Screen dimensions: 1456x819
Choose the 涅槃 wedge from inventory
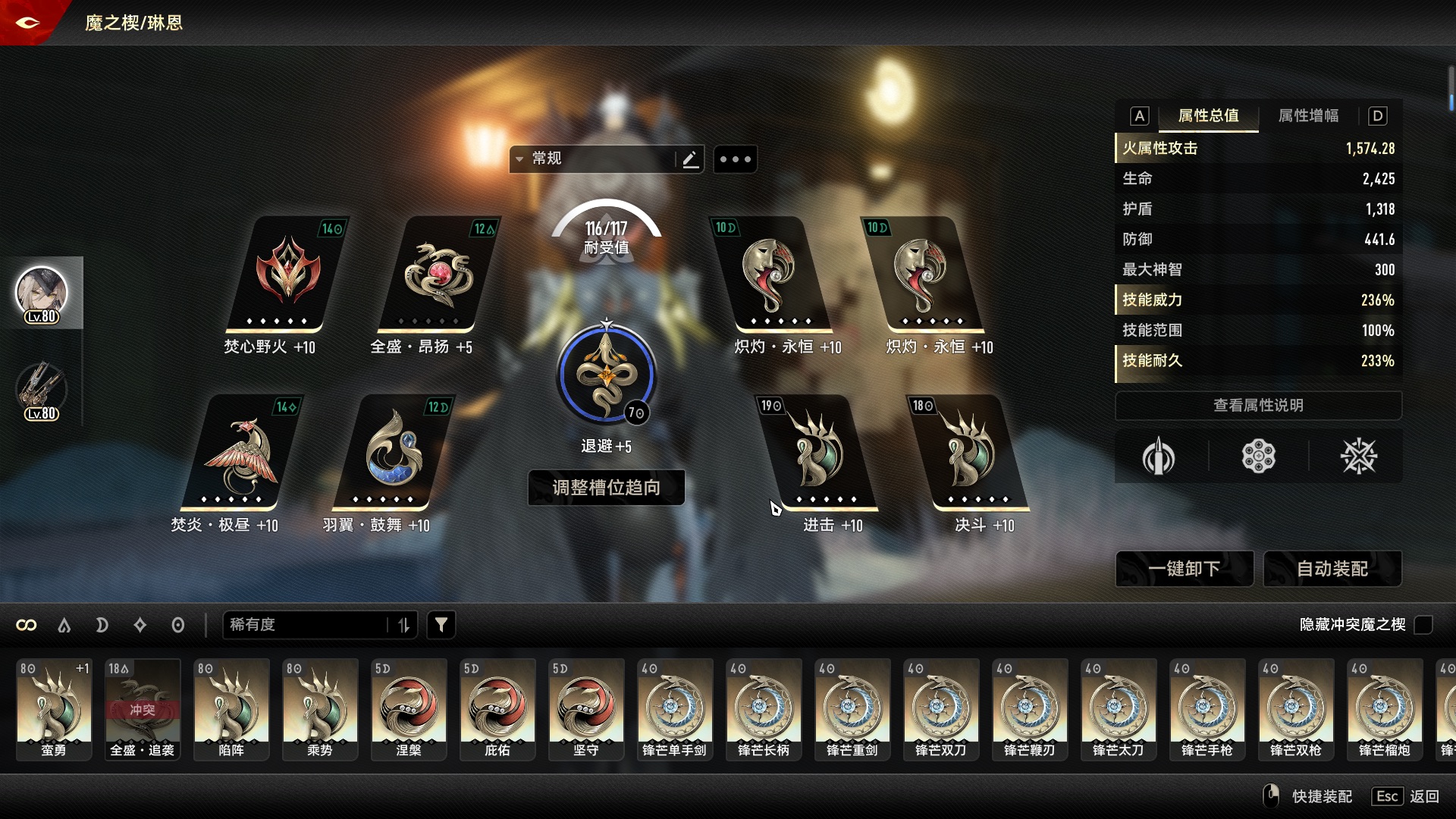[409, 708]
